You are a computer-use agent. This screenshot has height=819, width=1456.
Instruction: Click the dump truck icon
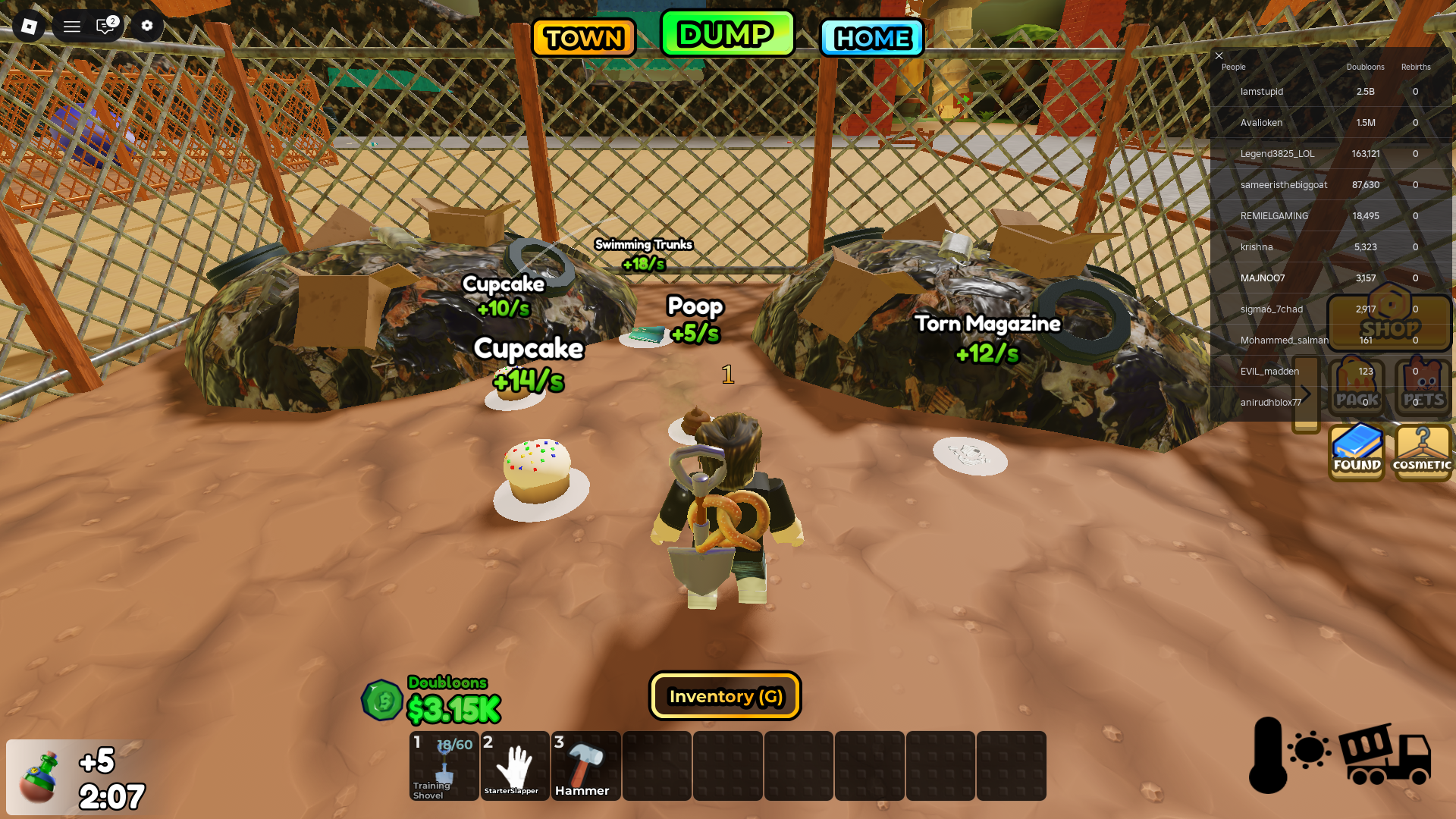pyautogui.click(x=1385, y=755)
